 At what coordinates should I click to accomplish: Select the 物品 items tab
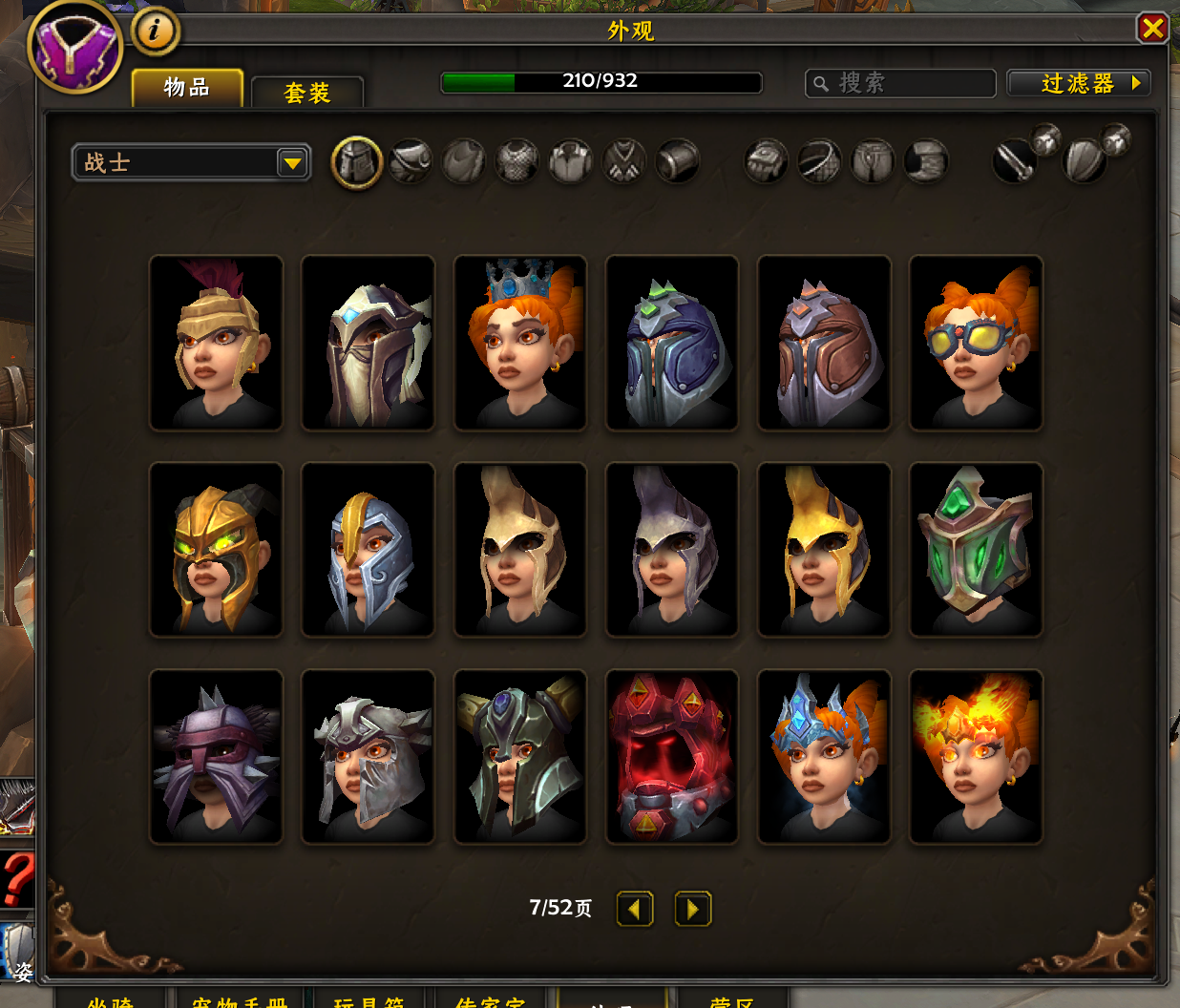(x=187, y=88)
